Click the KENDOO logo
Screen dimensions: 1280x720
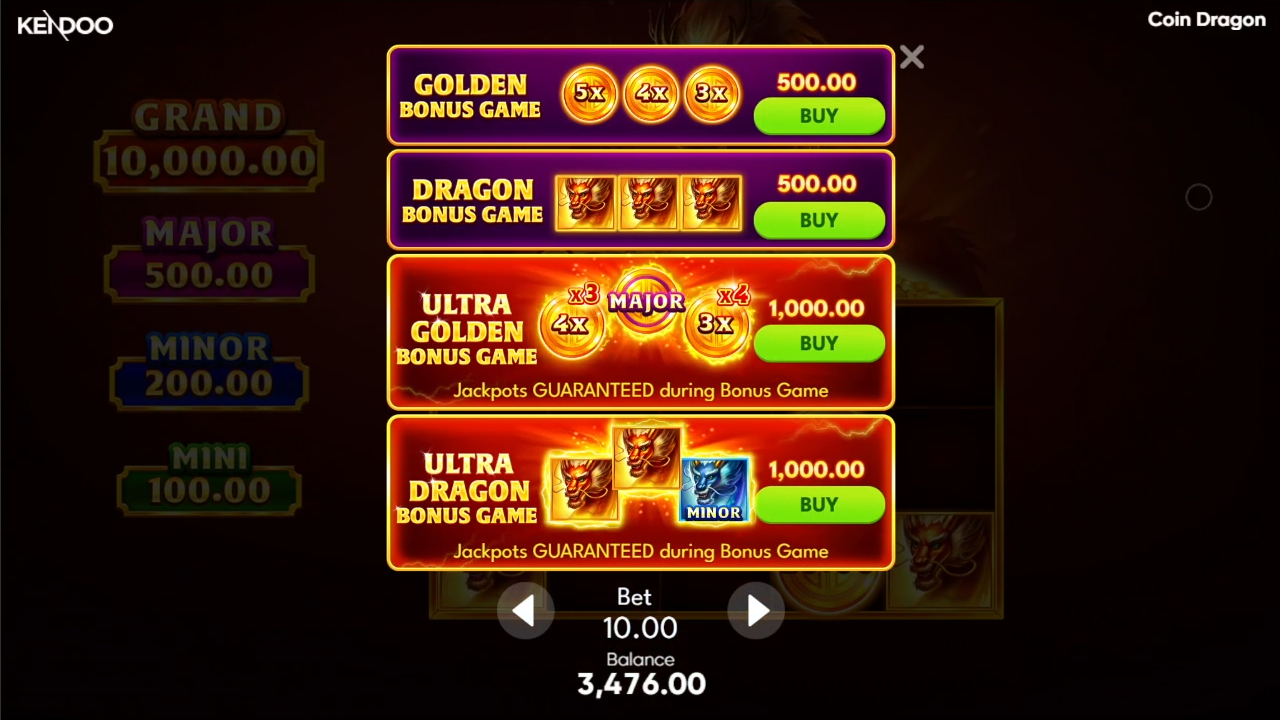coord(64,26)
